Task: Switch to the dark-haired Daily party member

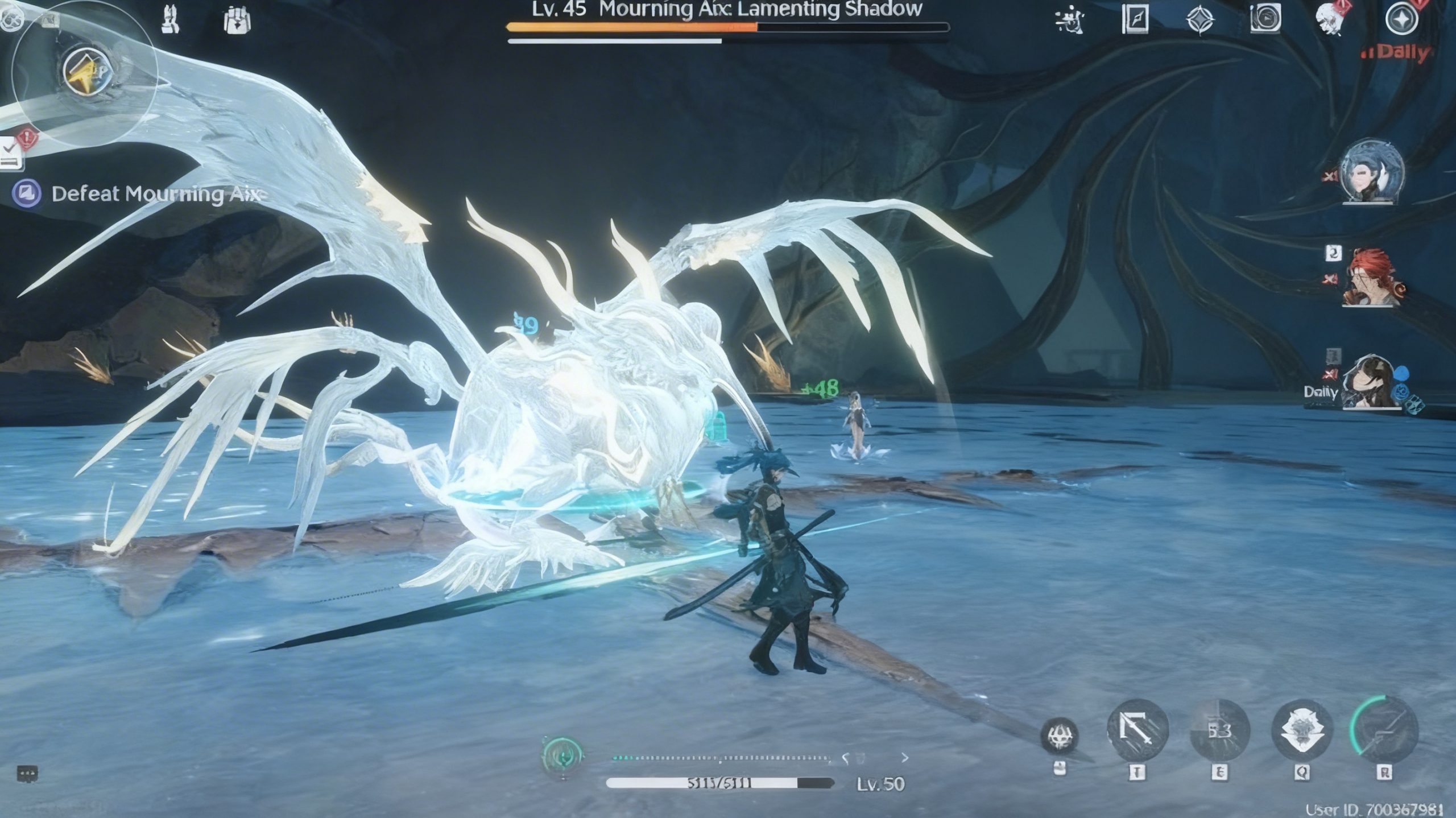Action: (x=1371, y=382)
